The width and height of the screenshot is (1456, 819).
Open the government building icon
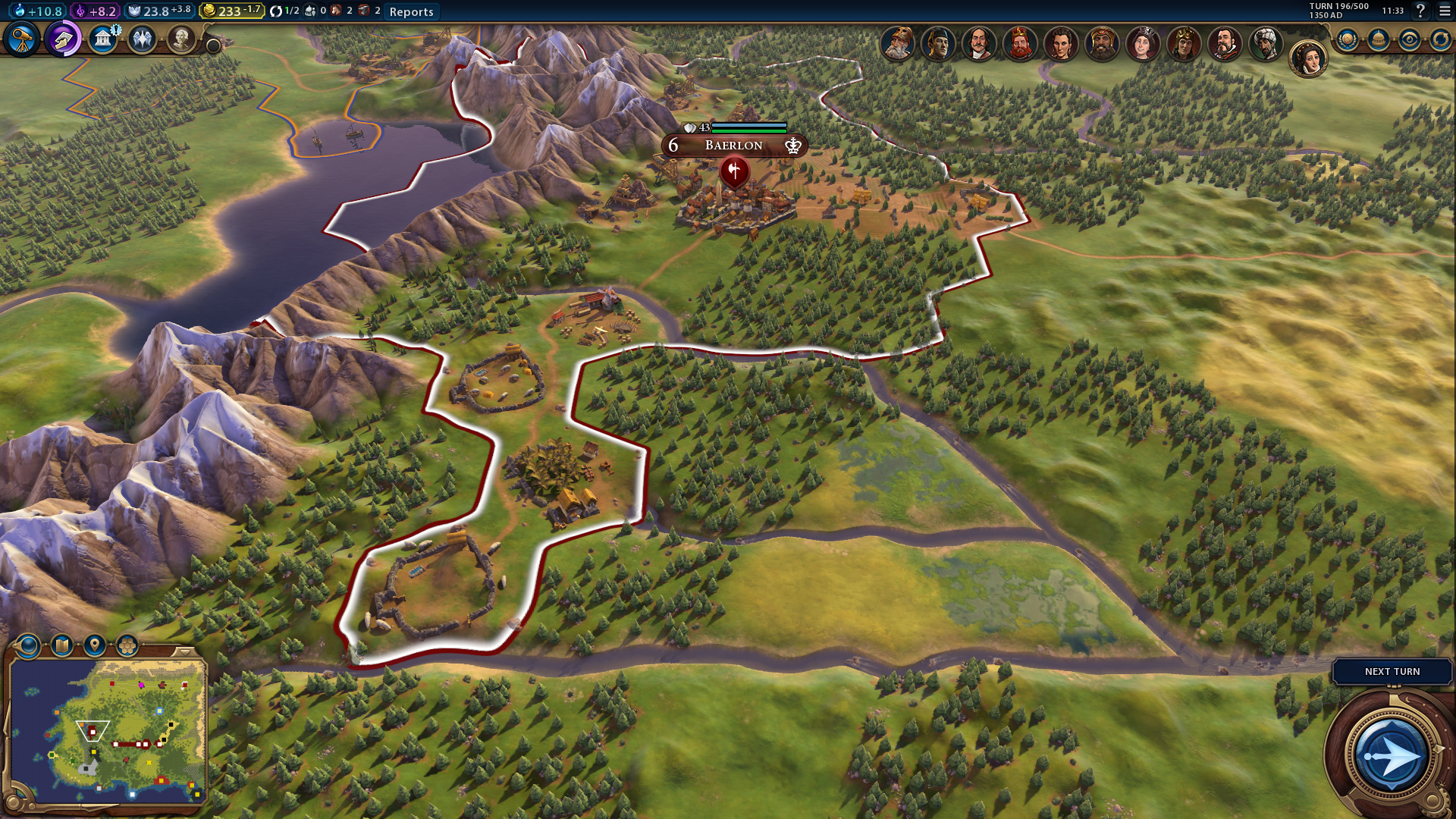click(102, 39)
